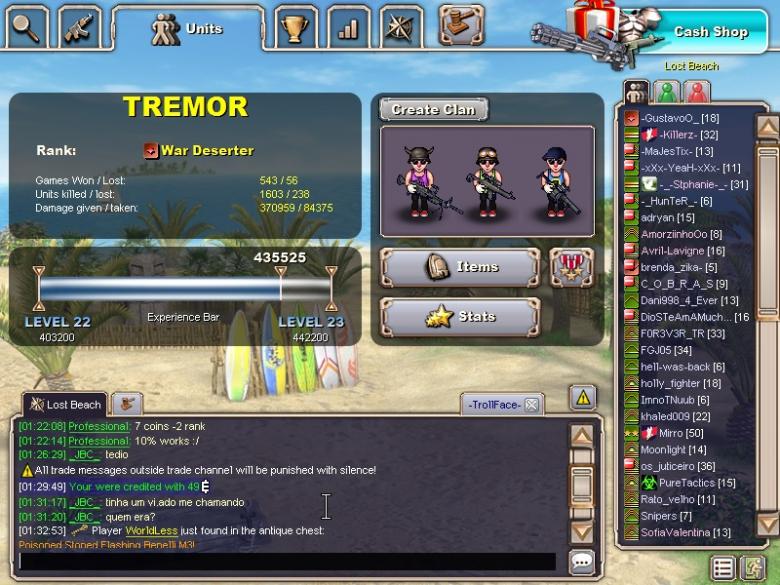
Task: Open the Stats panel
Action: tap(461, 317)
